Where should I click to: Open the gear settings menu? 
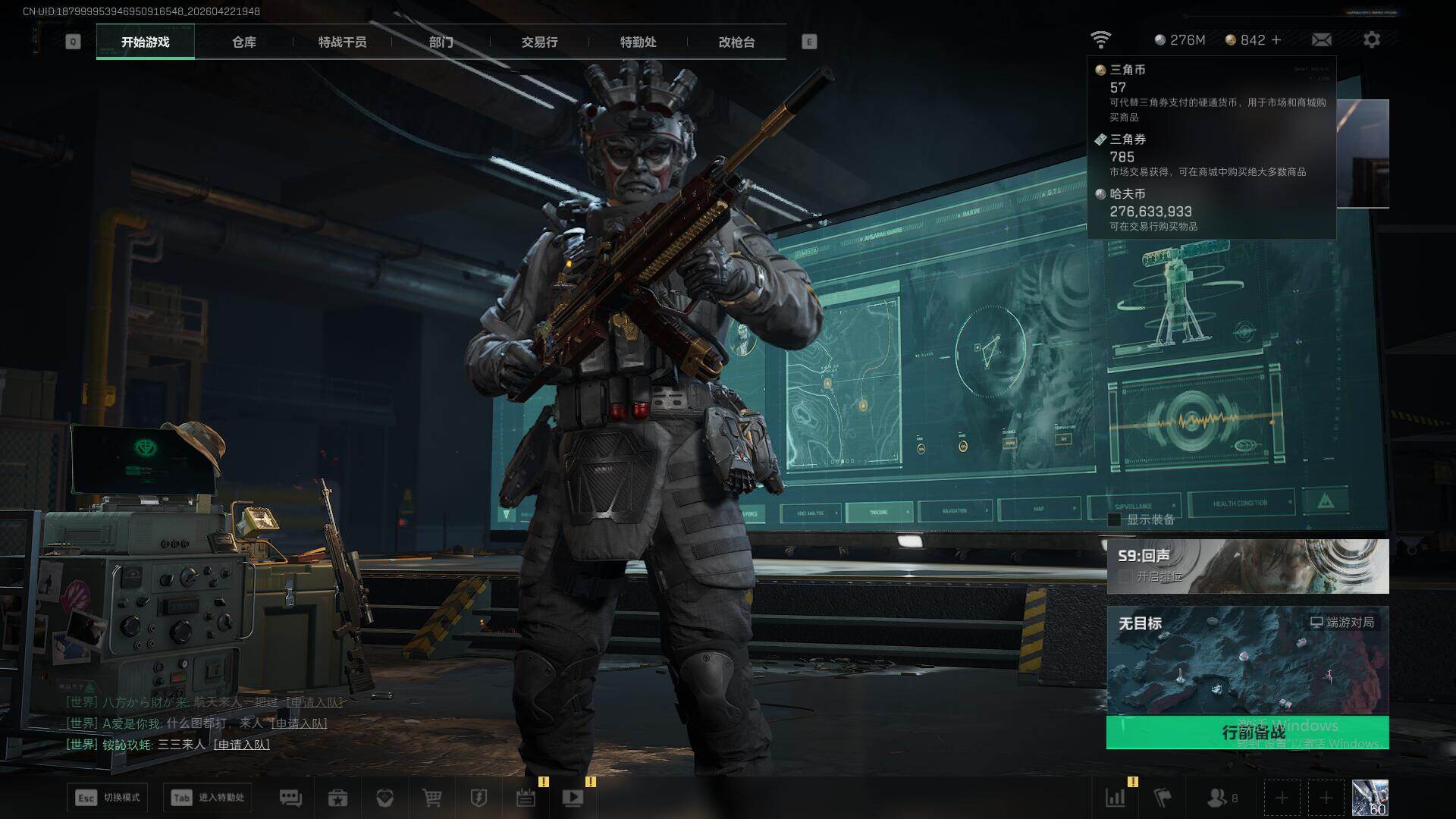point(1371,40)
